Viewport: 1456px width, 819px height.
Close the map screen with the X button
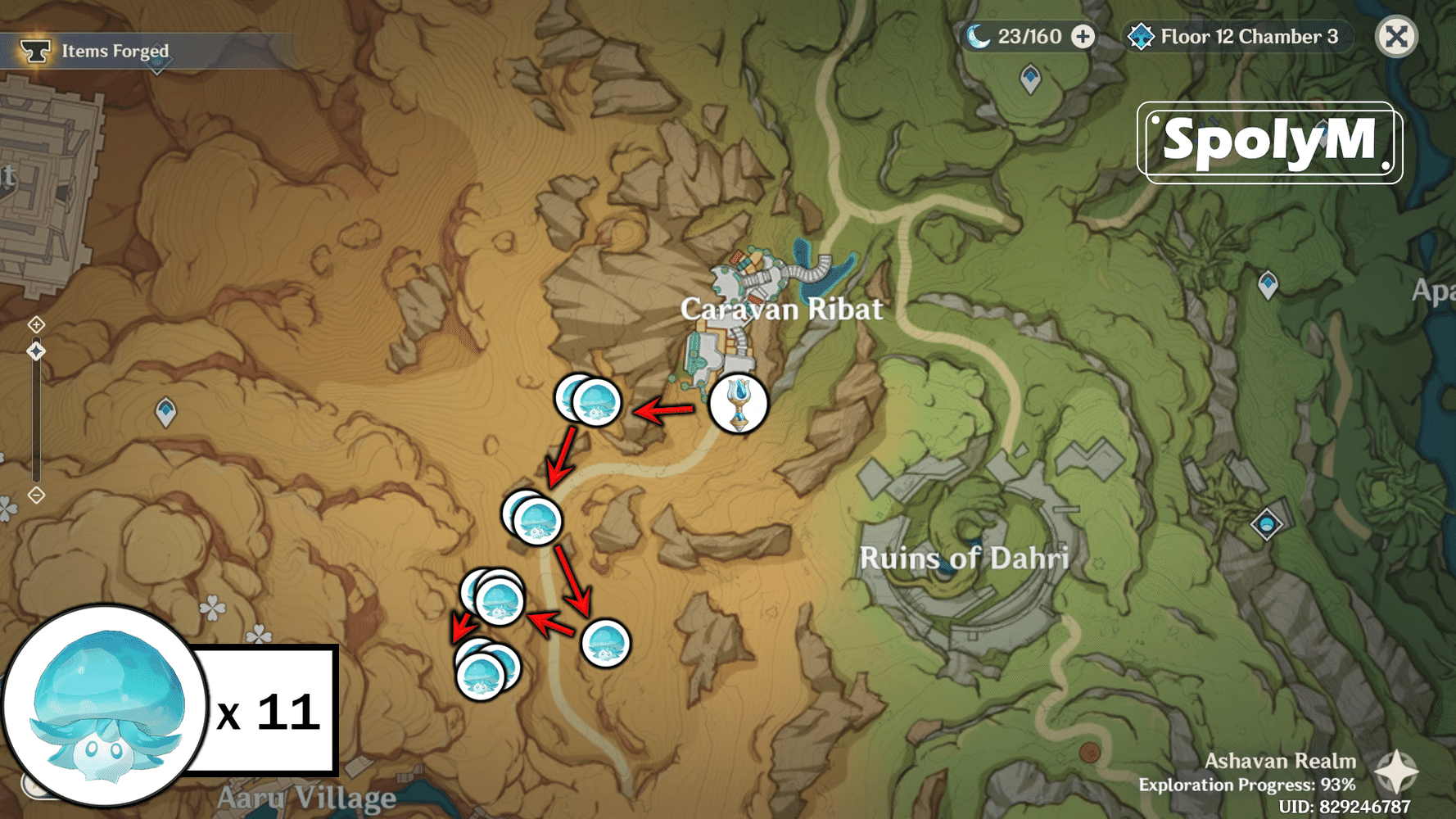pos(1396,36)
